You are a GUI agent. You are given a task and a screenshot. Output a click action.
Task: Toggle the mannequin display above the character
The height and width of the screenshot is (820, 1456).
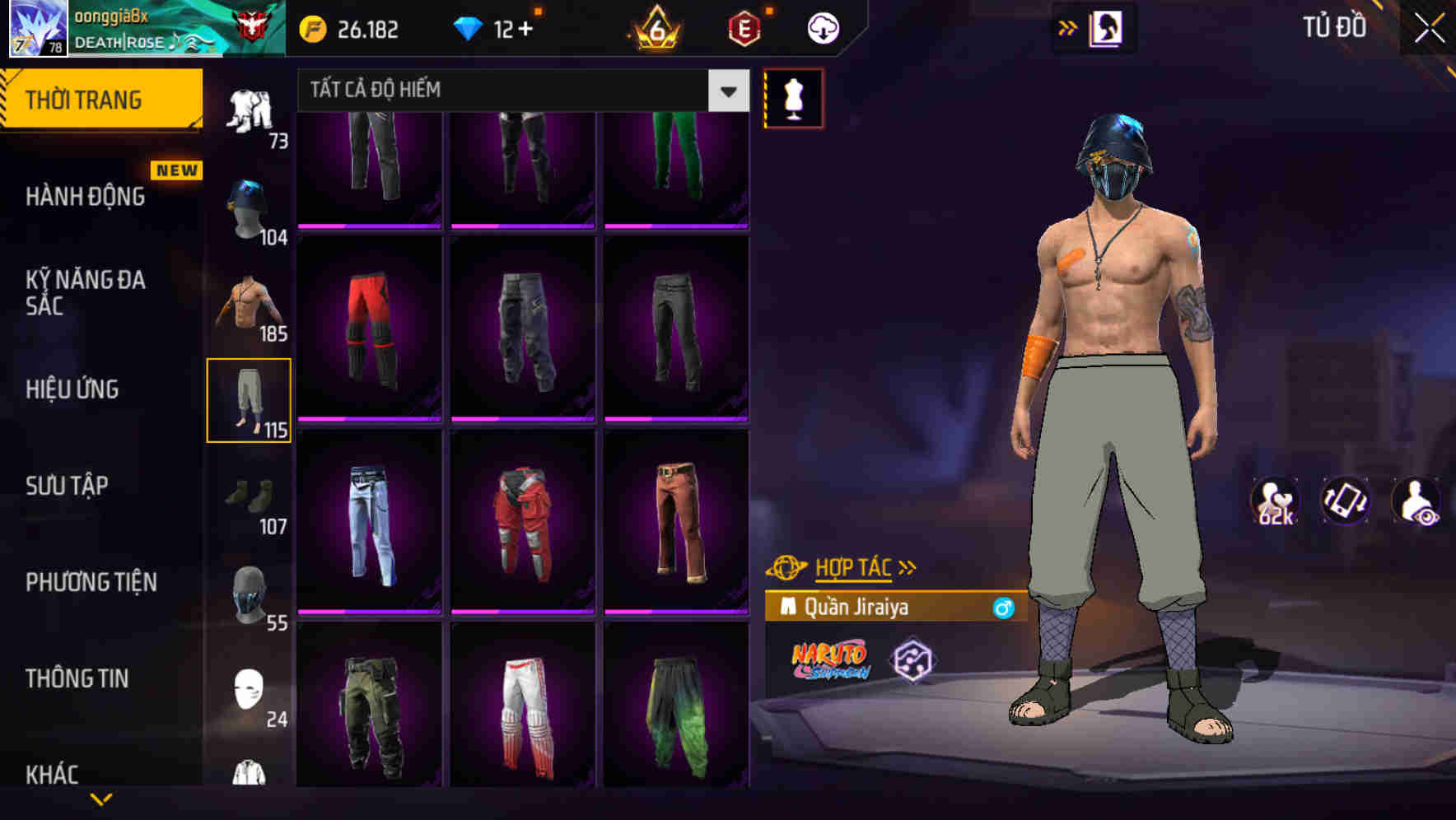(792, 100)
